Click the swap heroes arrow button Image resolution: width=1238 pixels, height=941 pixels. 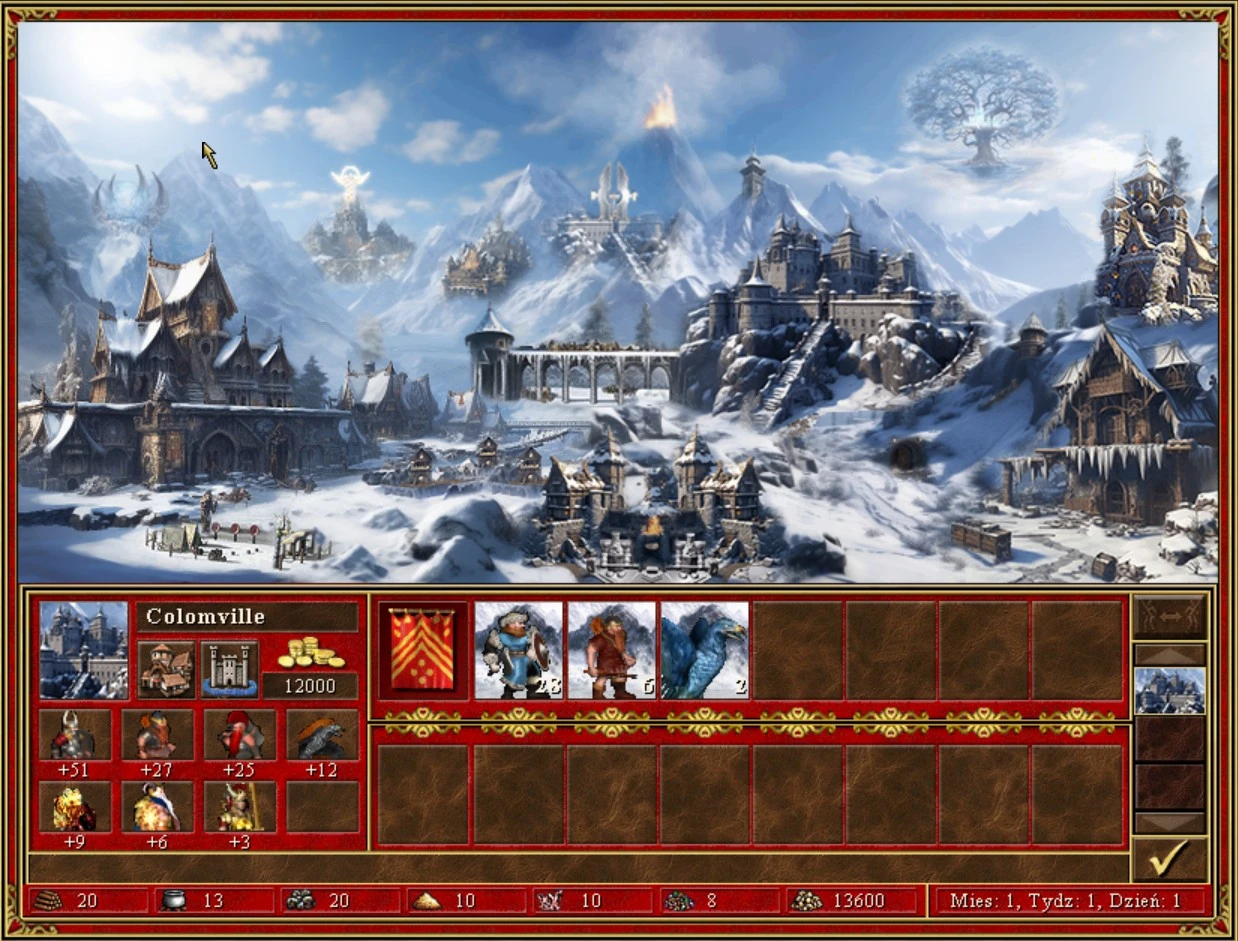pos(1169,616)
